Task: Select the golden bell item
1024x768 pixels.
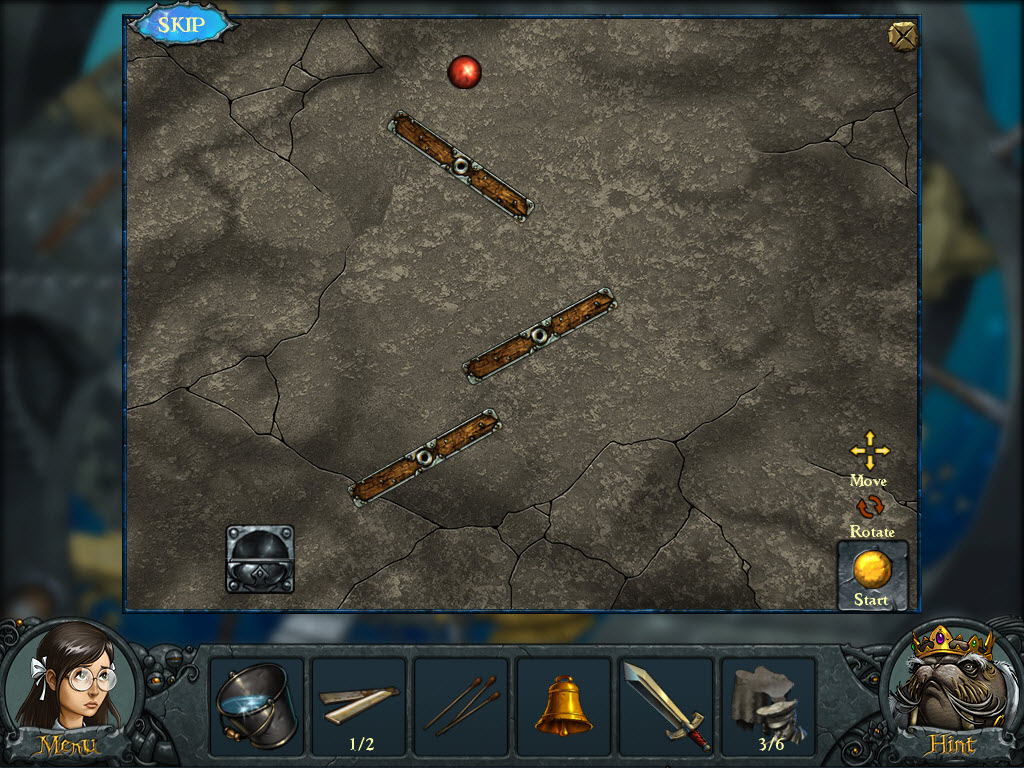Action: coord(563,706)
